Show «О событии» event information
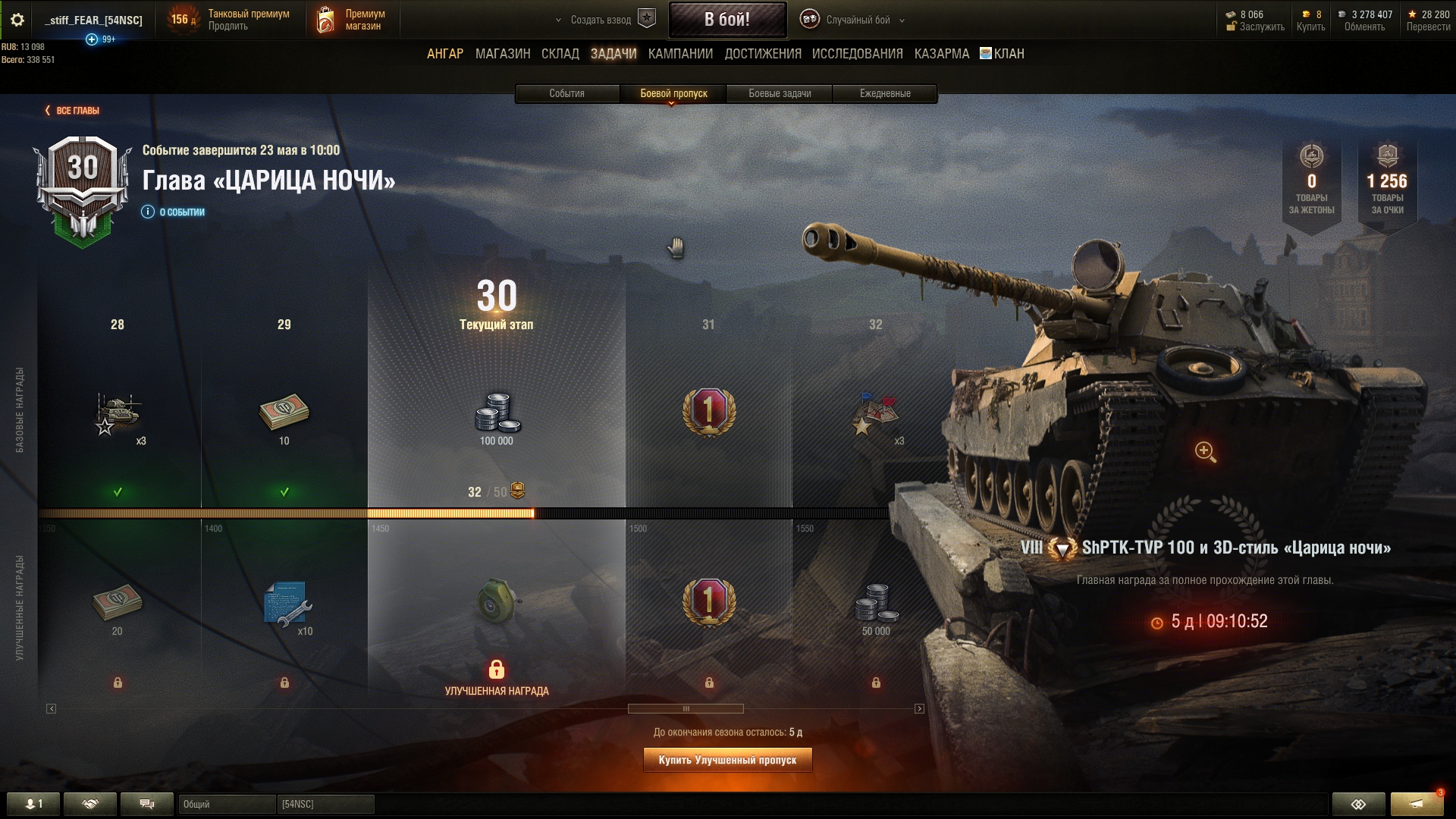The width and height of the screenshot is (1456, 819). coord(174,212)
